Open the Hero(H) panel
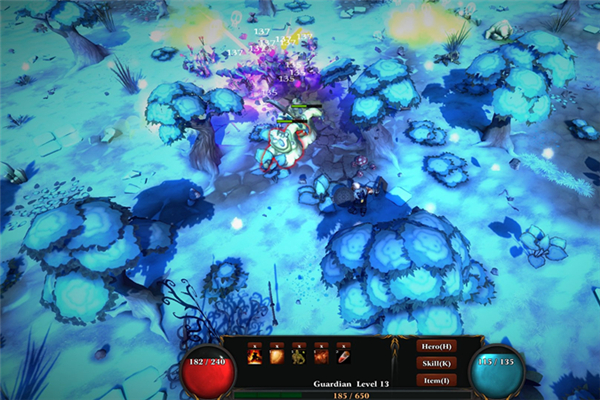 point(438,346)
